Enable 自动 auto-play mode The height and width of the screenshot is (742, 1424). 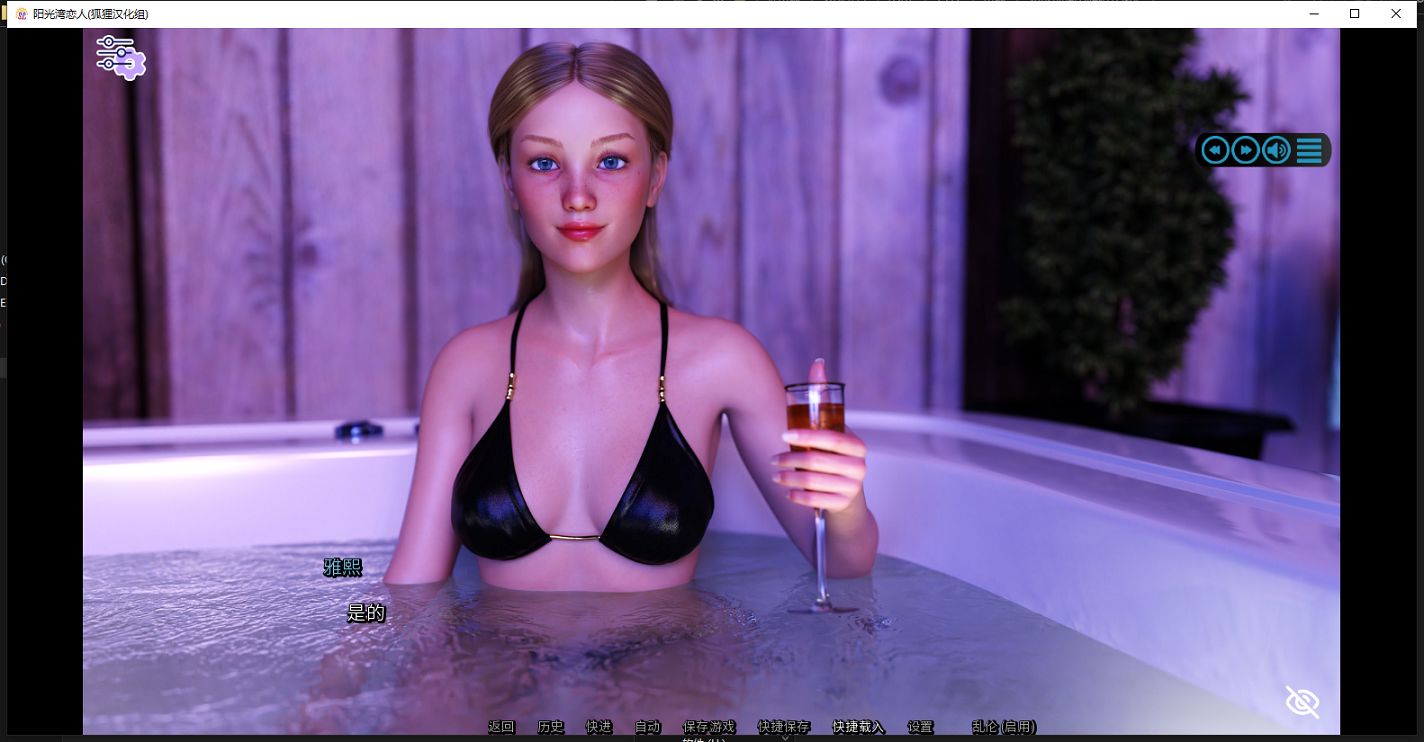pyautogui.click(x=645, y=727)
